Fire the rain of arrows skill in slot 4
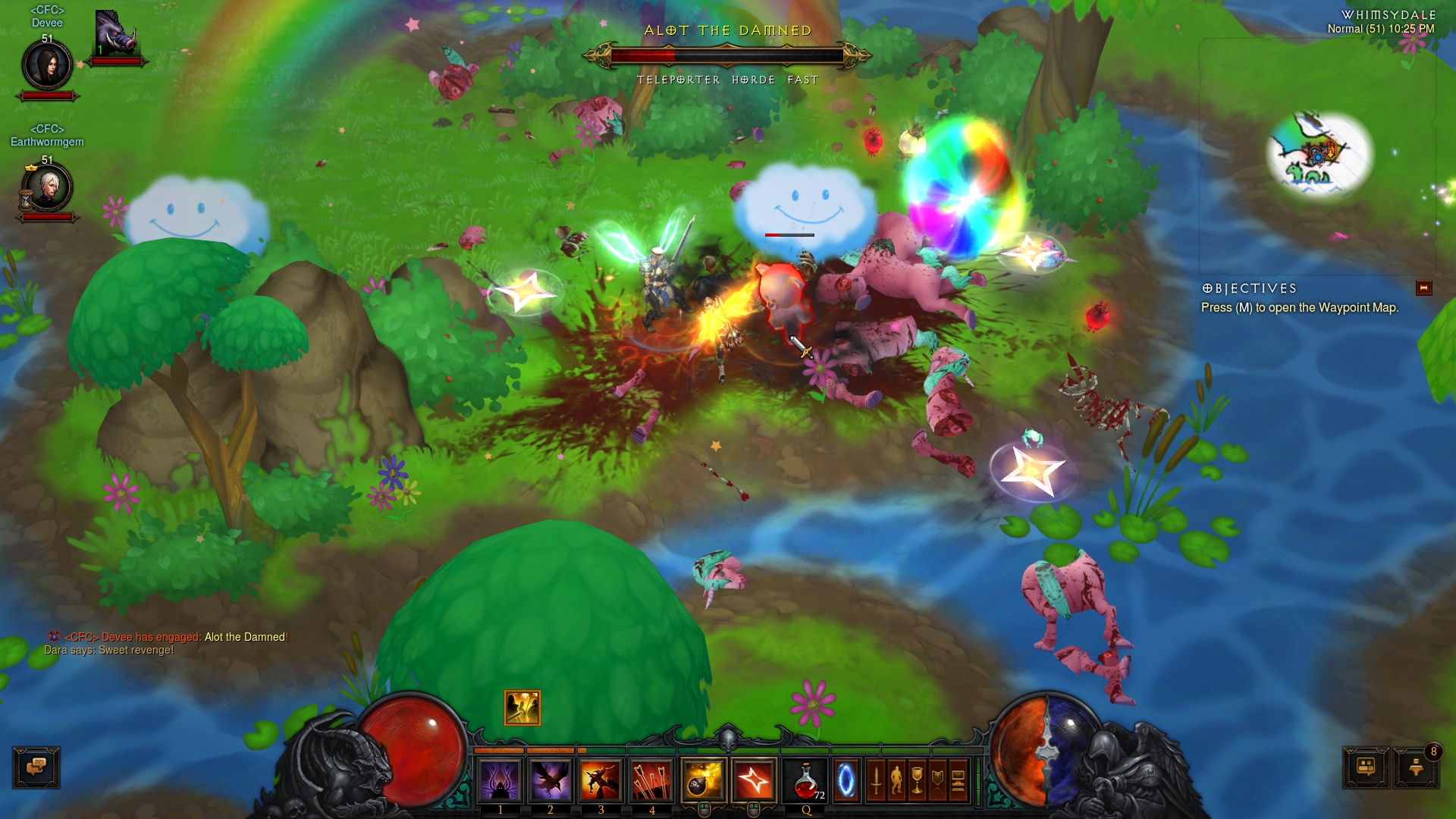This screenshot has width=1456, height=819. pos(651,780)
